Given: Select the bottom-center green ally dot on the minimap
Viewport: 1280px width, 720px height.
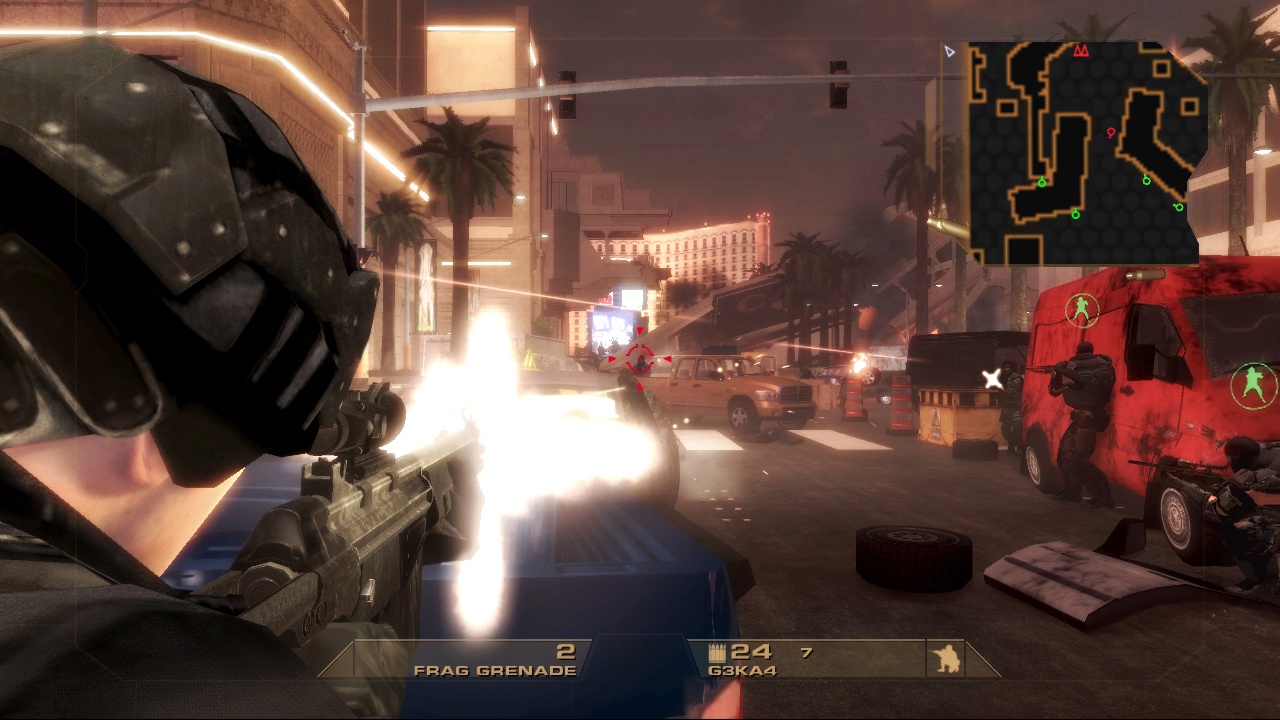Looking at the screenshot, I should tap(1076, 215).
